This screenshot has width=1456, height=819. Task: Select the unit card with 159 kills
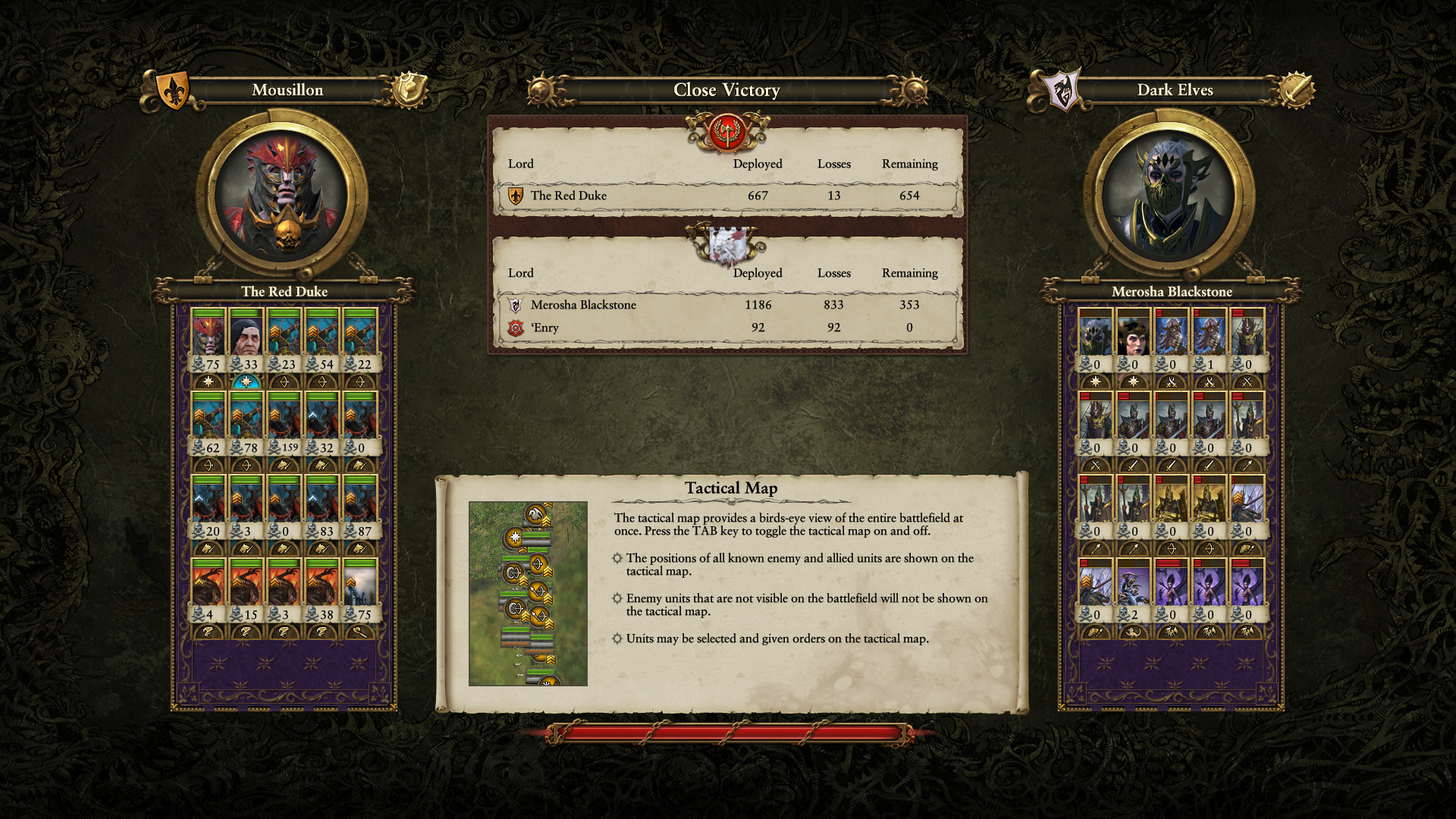[x=284, y=423]
